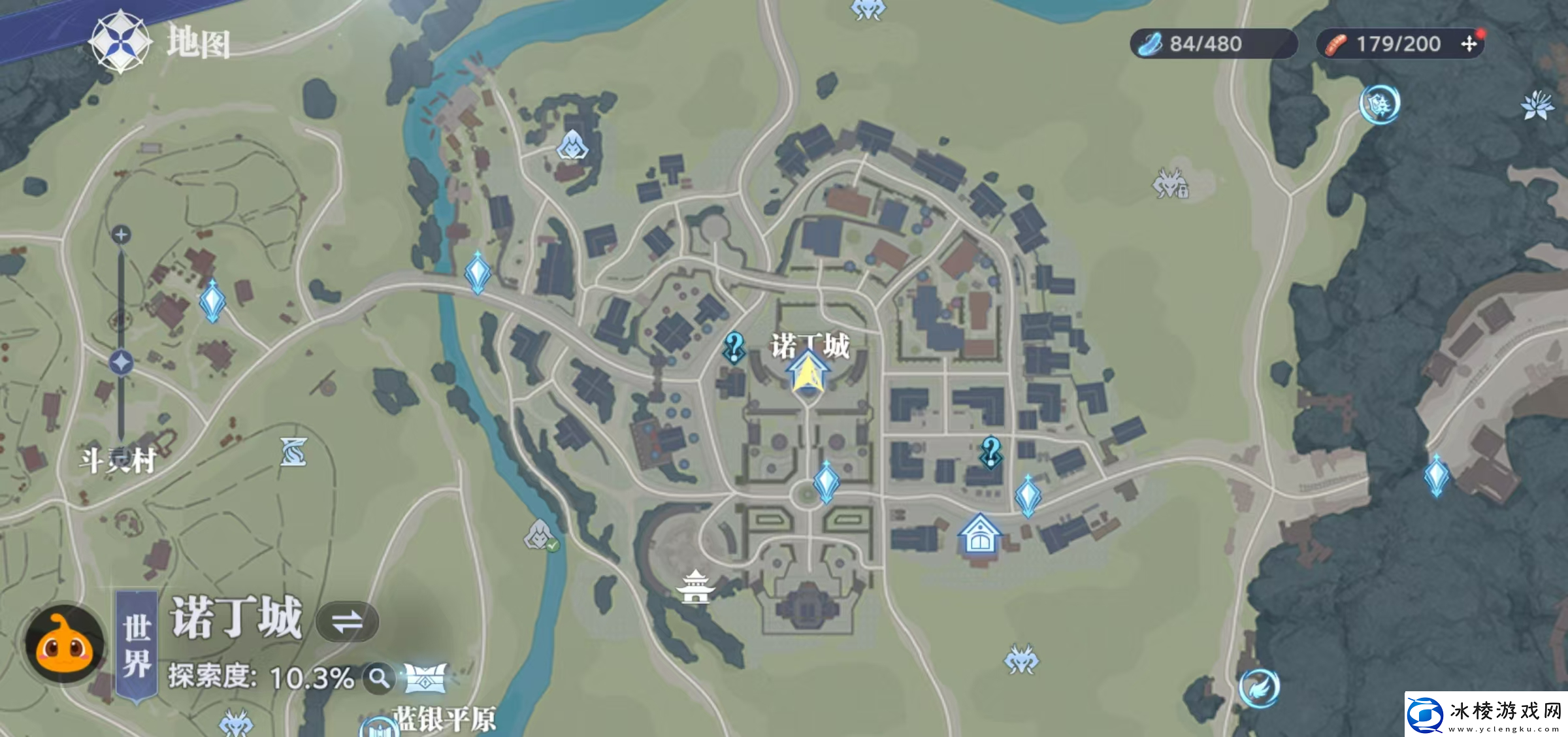Select the hourglass marker west of the city
Screen dimensions: 1568x737
point(292,451)
